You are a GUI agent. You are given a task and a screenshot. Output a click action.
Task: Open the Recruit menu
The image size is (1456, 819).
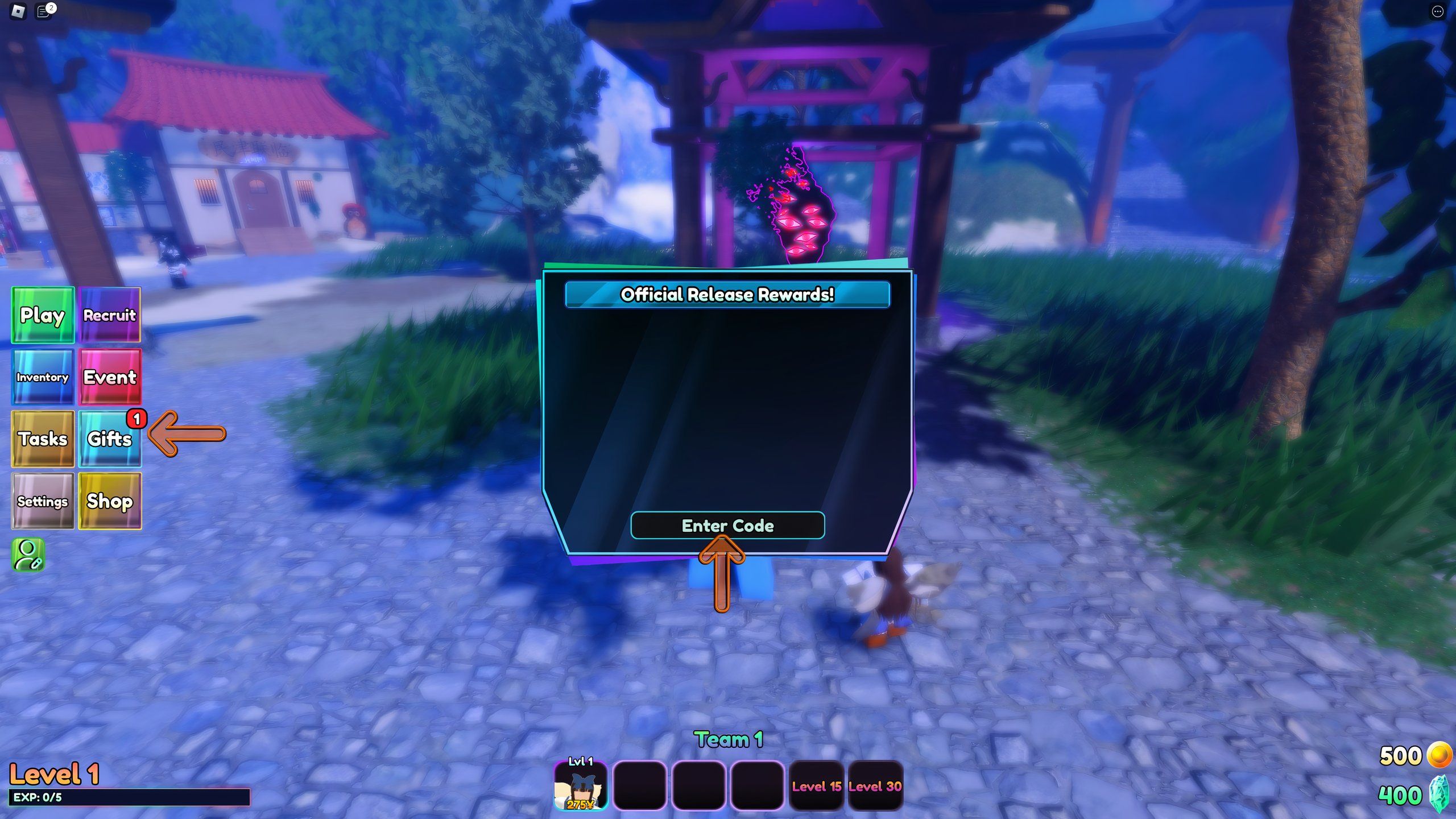[x=110, y=315]
